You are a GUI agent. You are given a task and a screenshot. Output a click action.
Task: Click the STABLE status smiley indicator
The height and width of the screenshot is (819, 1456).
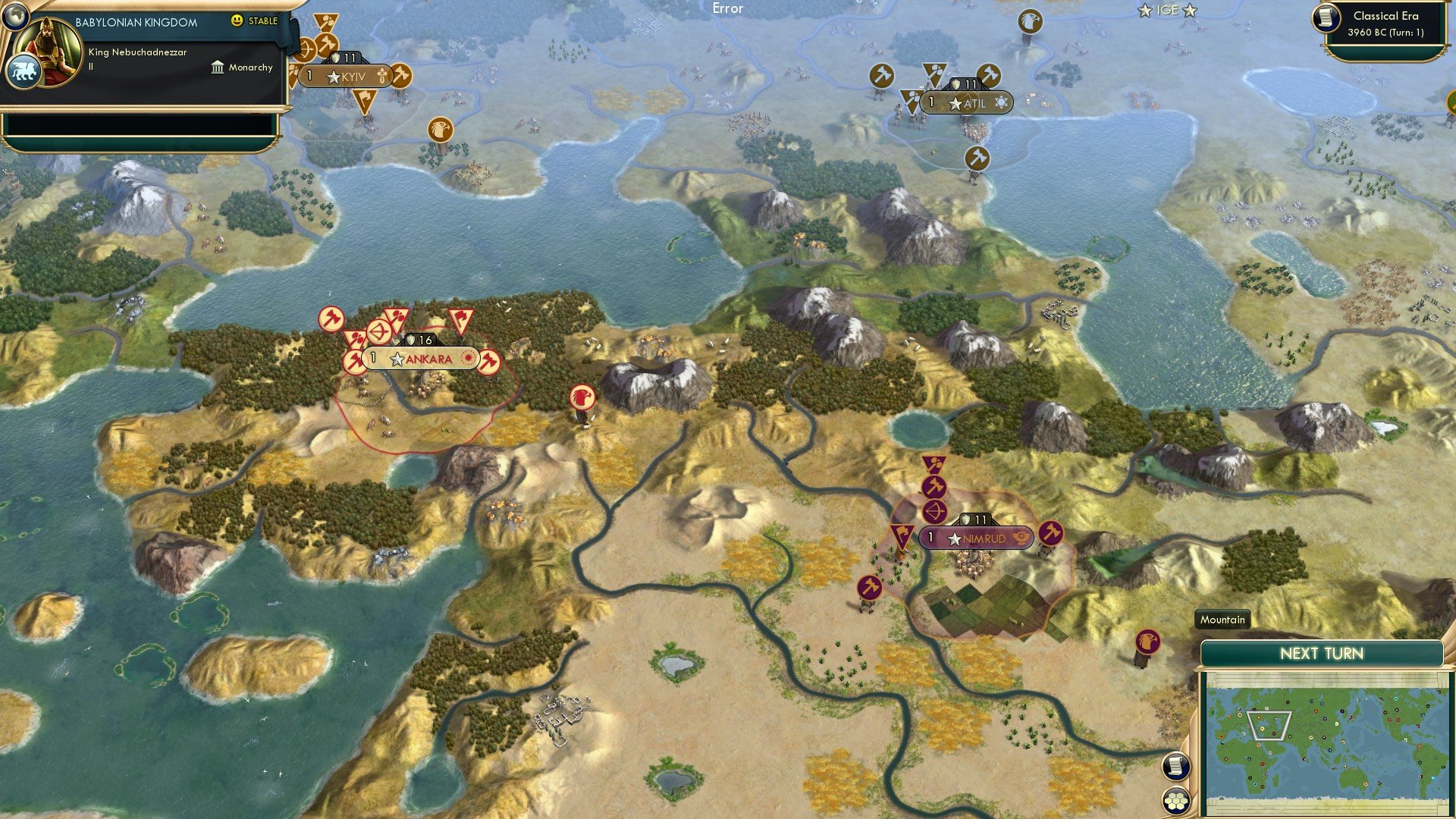238,22
